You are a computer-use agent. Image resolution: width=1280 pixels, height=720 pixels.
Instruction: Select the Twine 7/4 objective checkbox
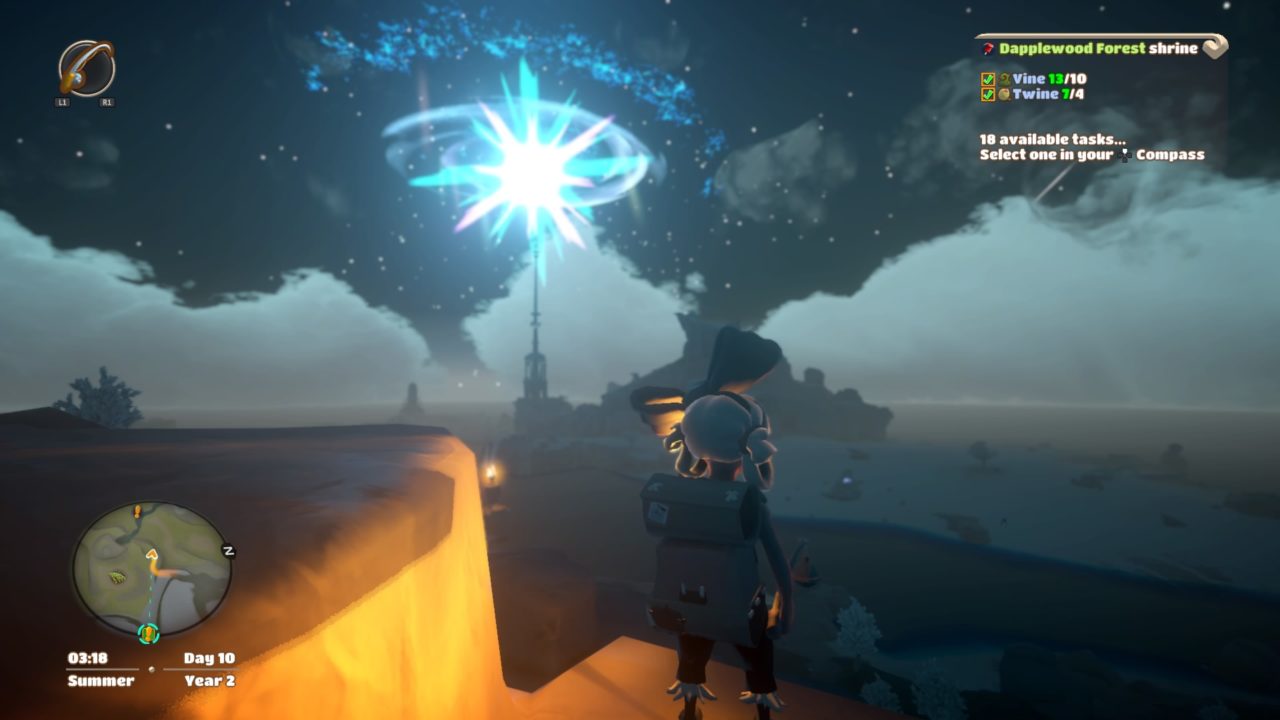988,94
